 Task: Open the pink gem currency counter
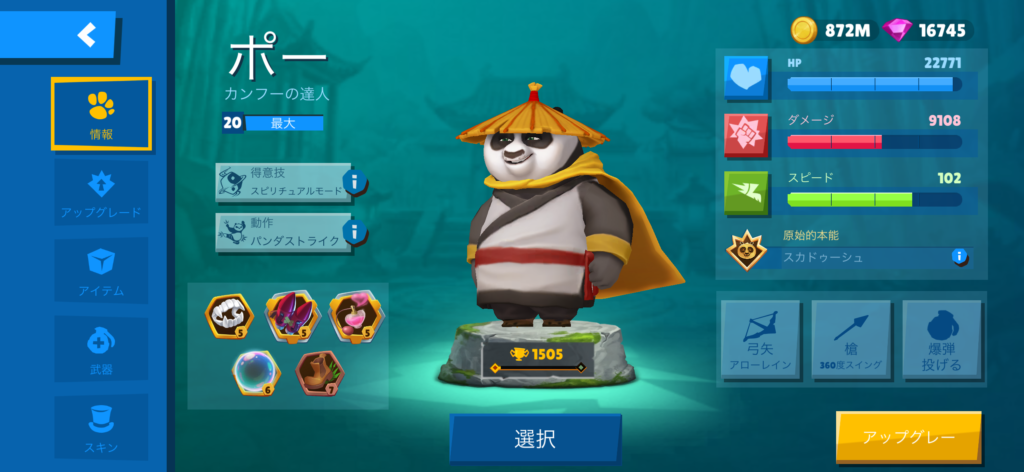coord(926,30)
